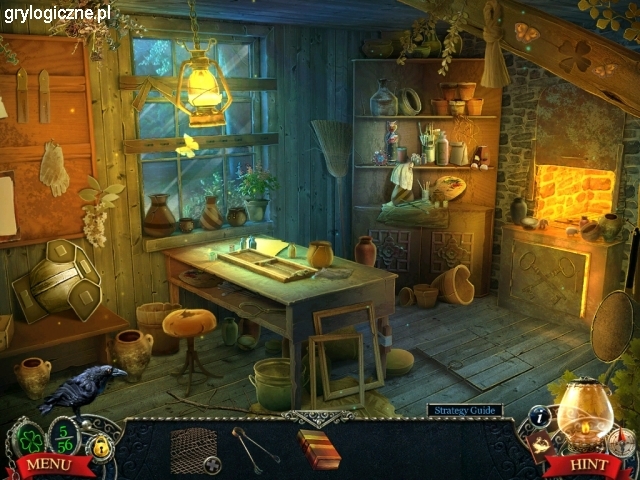Pick the red matchbox inventory item
The height and width of the screenshot is (480, 640).
click(x=318, y=448)
